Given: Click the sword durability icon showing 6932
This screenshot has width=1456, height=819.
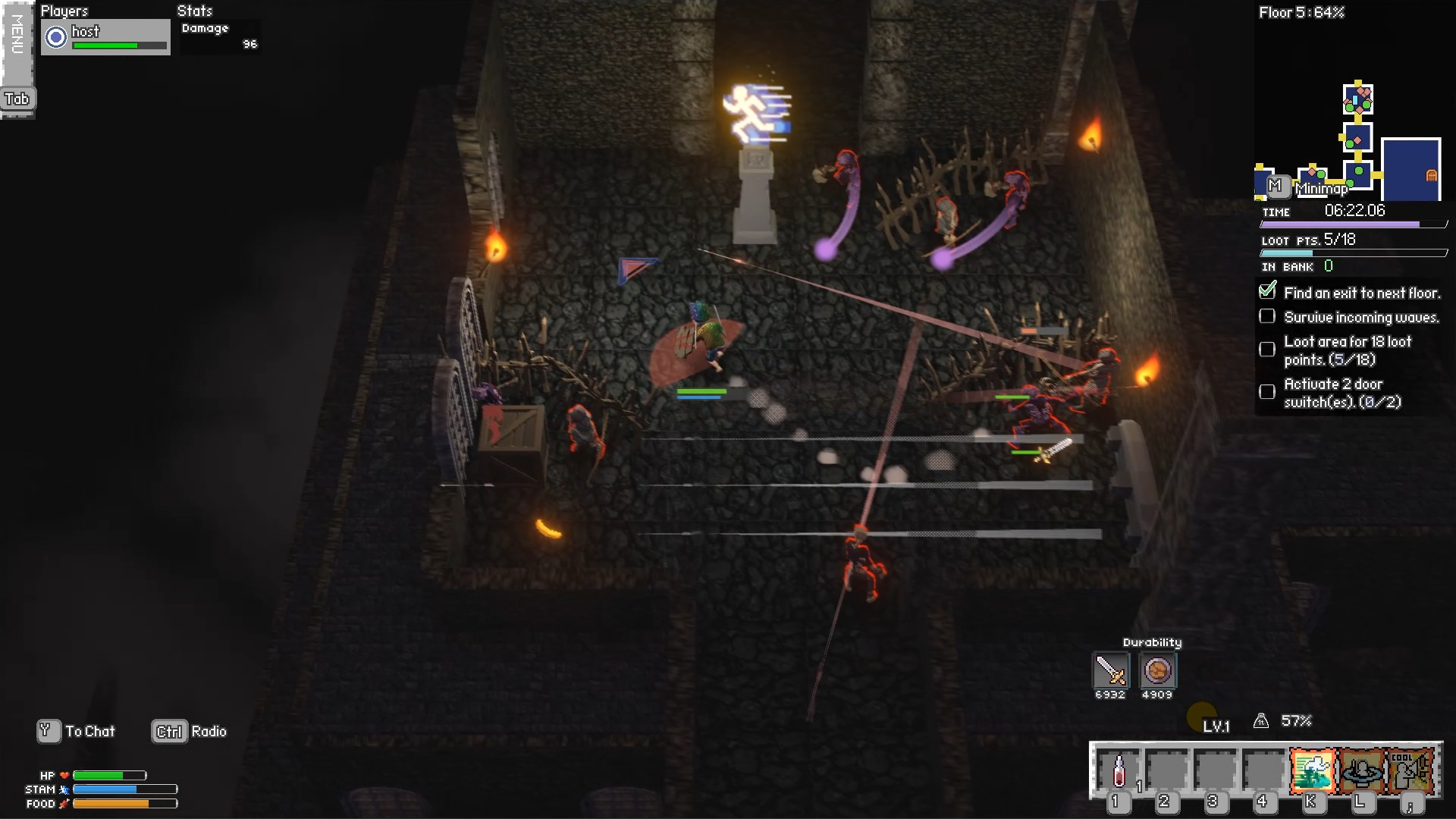Looking at the screenshot, I should click(1109, 670).
